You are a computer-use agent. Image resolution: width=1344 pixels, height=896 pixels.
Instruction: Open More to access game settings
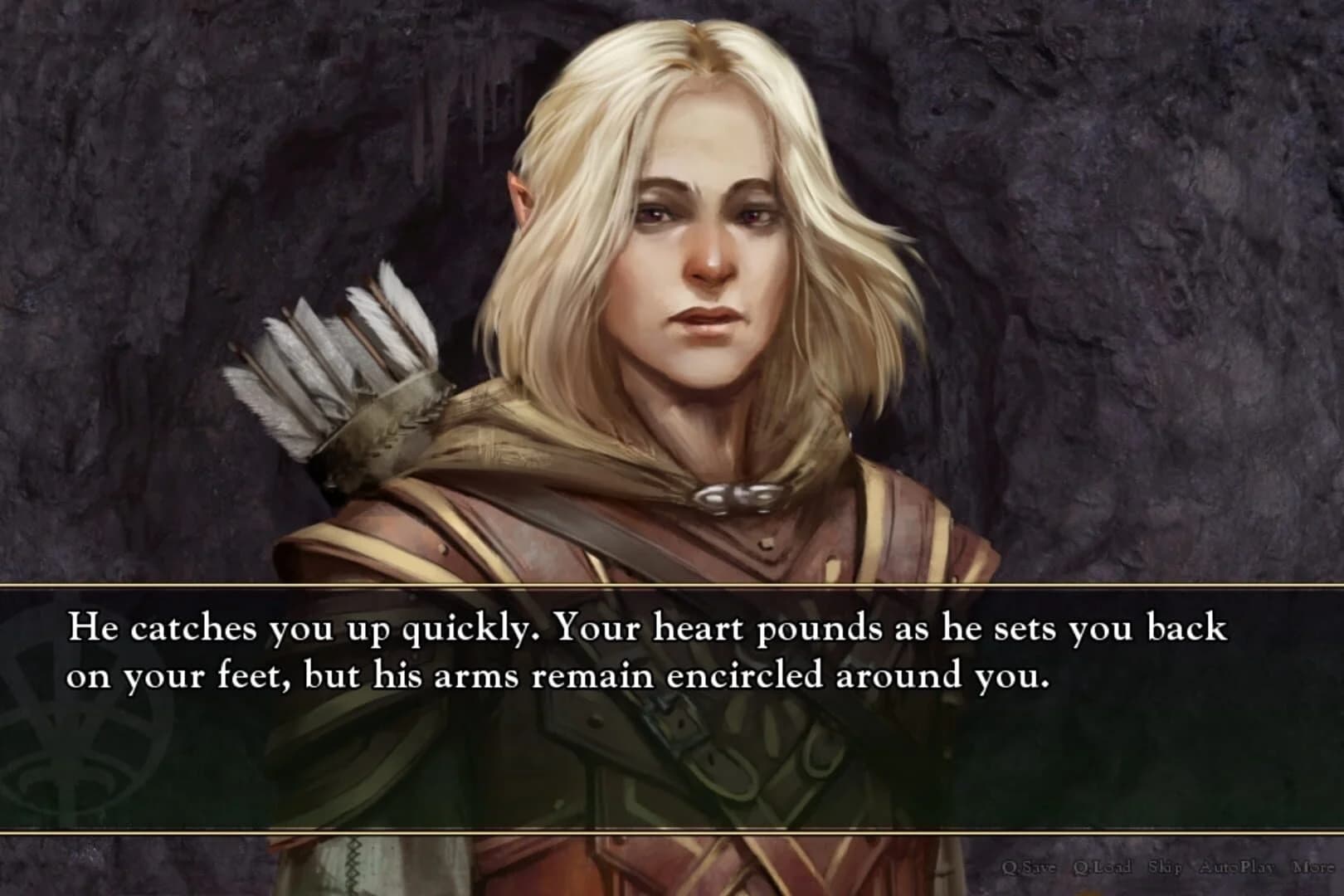[x=1313, y=867]
